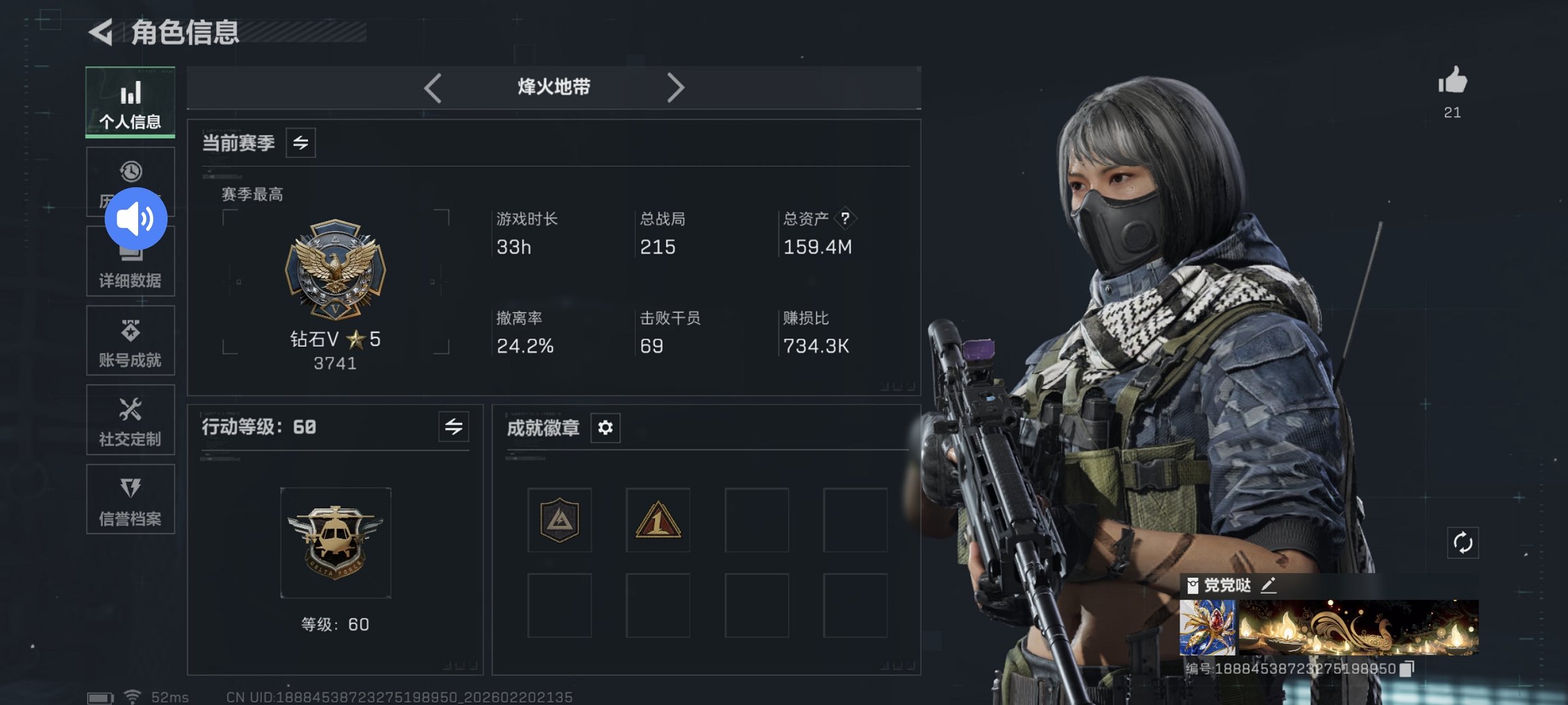Viewport: 1568px width, 705px height.
Task: Switch to the 烽火地带 mode tab
Action: [x=554, y=87]
